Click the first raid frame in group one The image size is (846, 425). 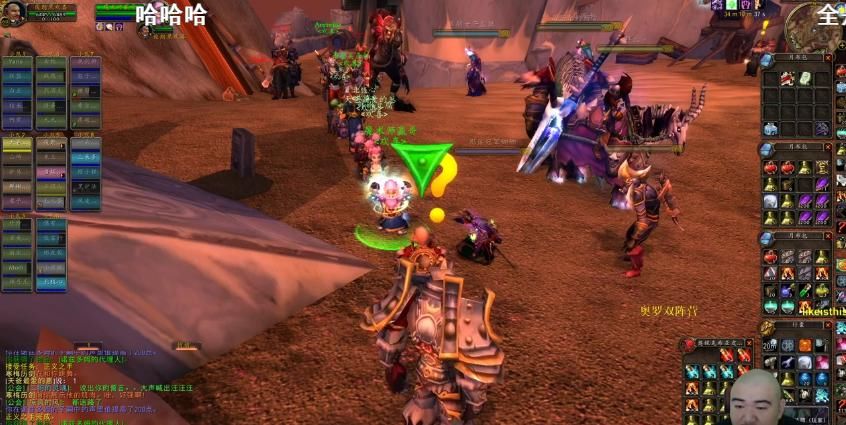(17, 61)
